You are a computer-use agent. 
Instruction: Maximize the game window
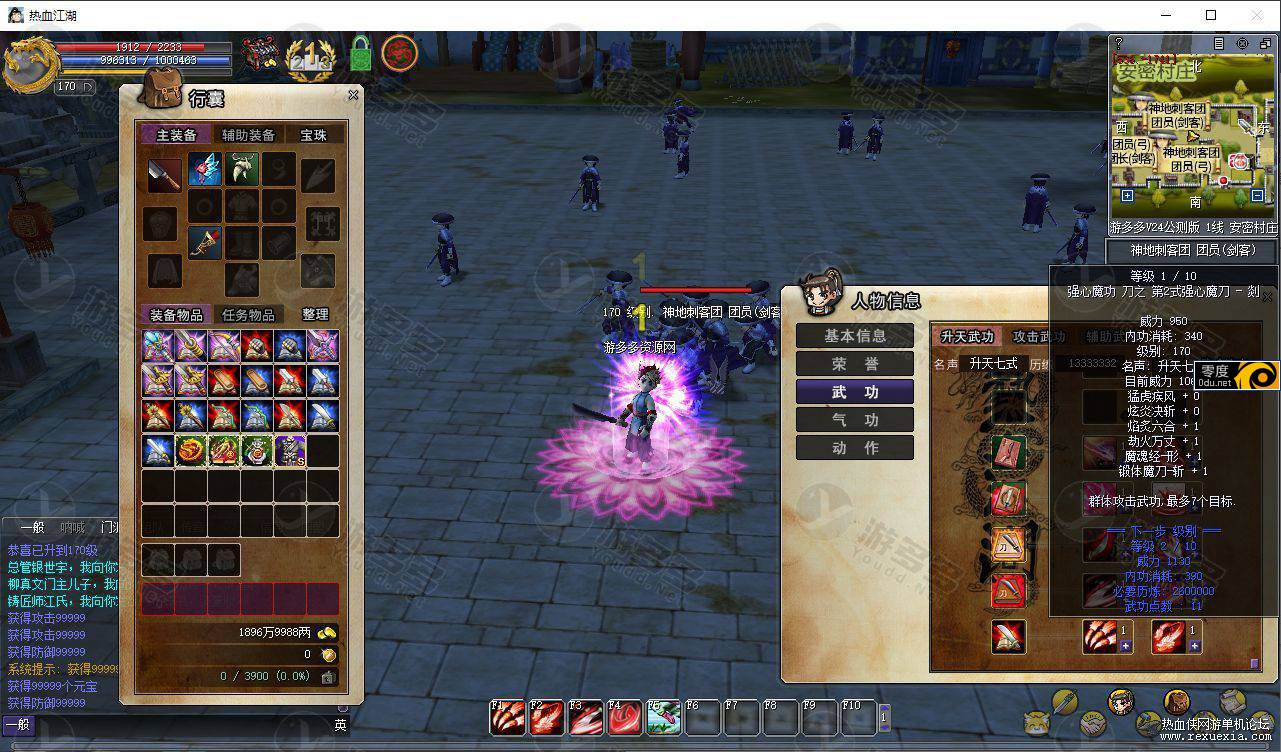point(1211,15)
